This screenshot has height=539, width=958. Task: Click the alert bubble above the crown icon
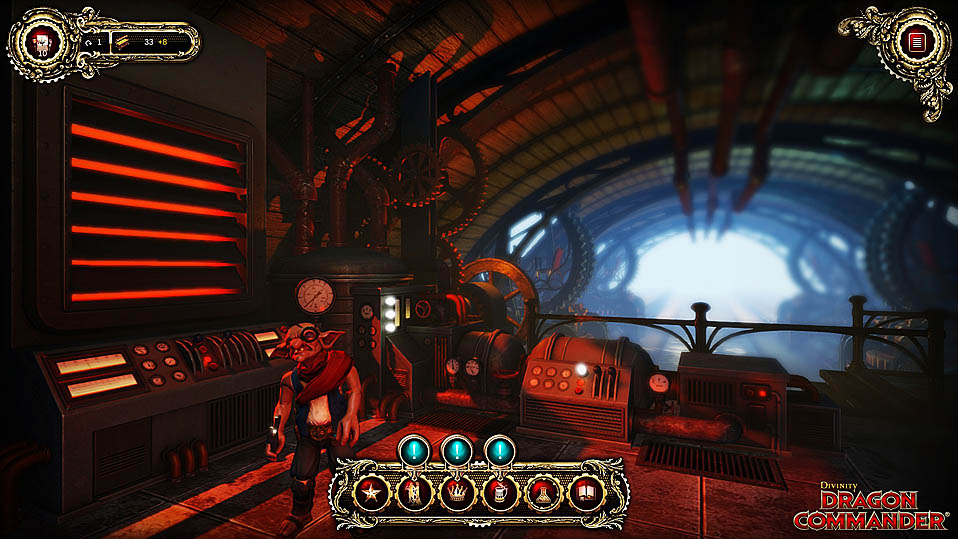(457, 449)
